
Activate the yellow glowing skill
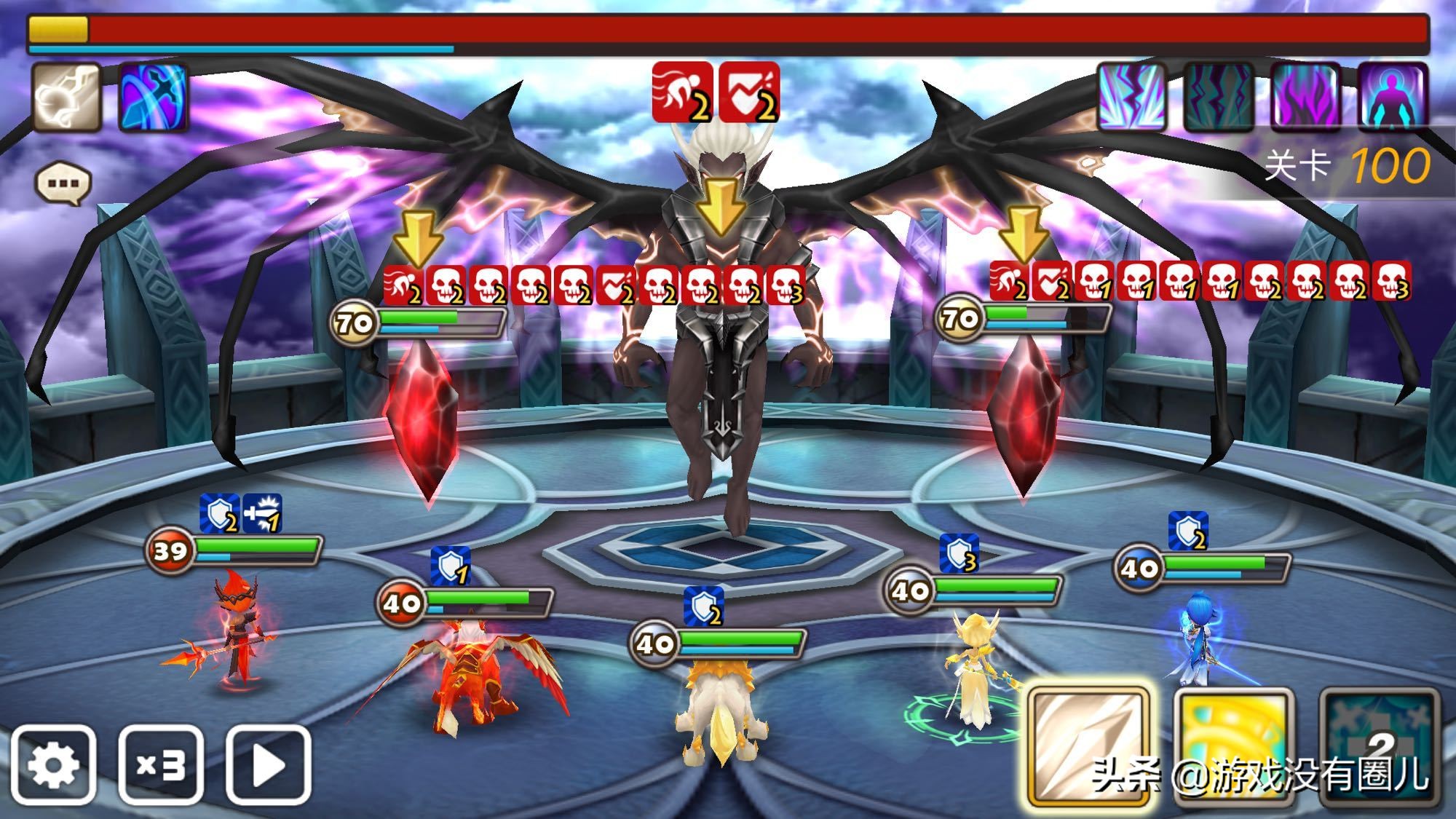coord(1233,746)
